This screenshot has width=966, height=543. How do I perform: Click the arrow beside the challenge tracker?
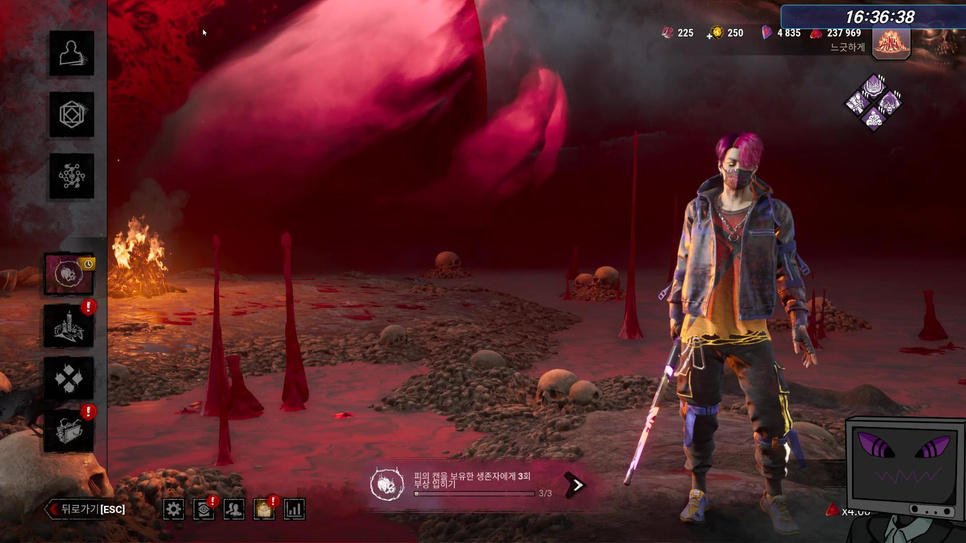[575, 485]
